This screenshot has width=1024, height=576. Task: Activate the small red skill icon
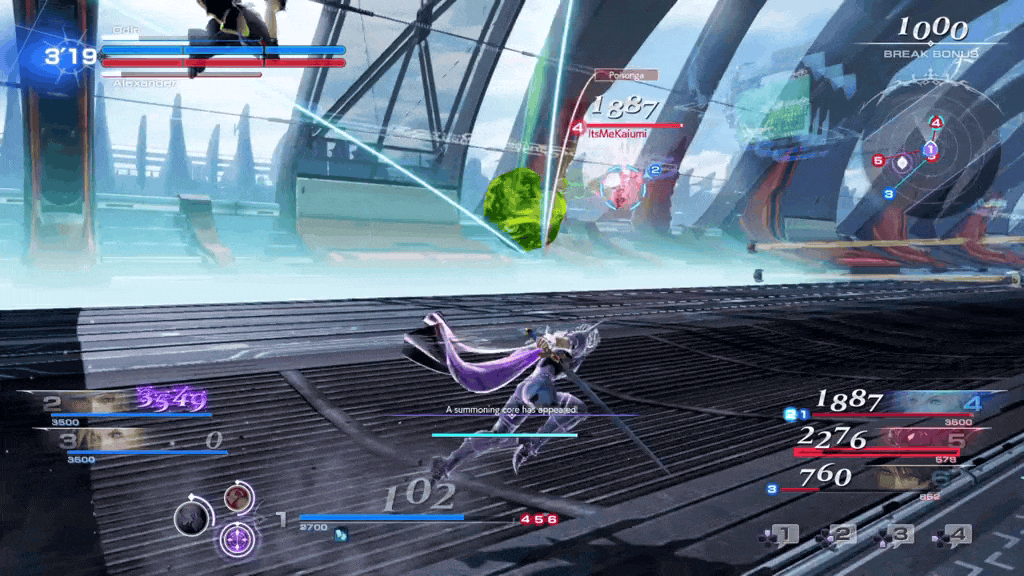click(x=238, y=497)
